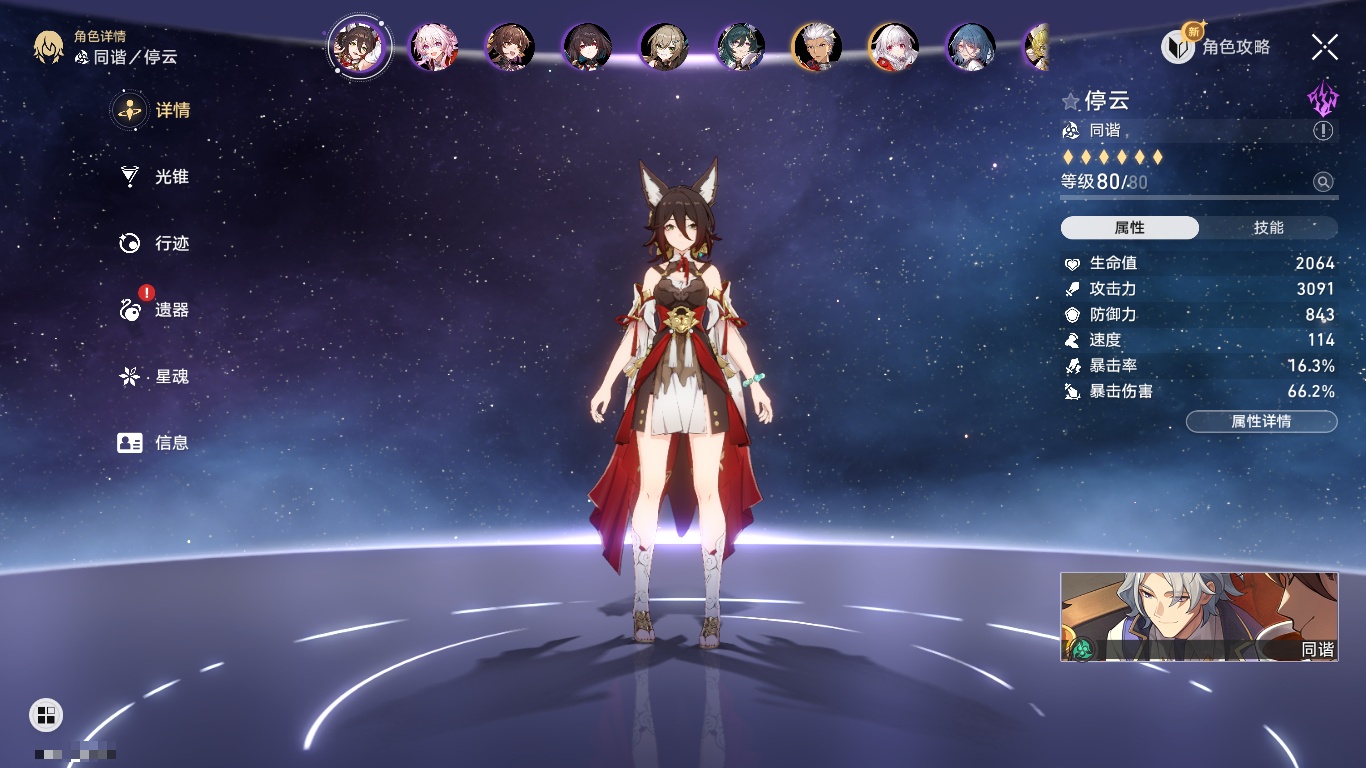Close the character details screen
The width and height of the screenshot is (1366, 768).
point(1324,46)
